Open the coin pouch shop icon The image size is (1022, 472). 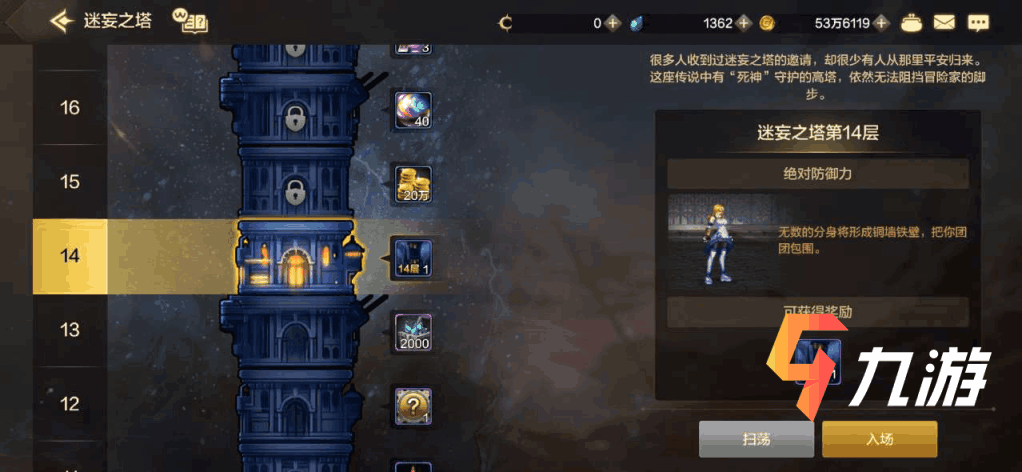click(x=910, y=21)
